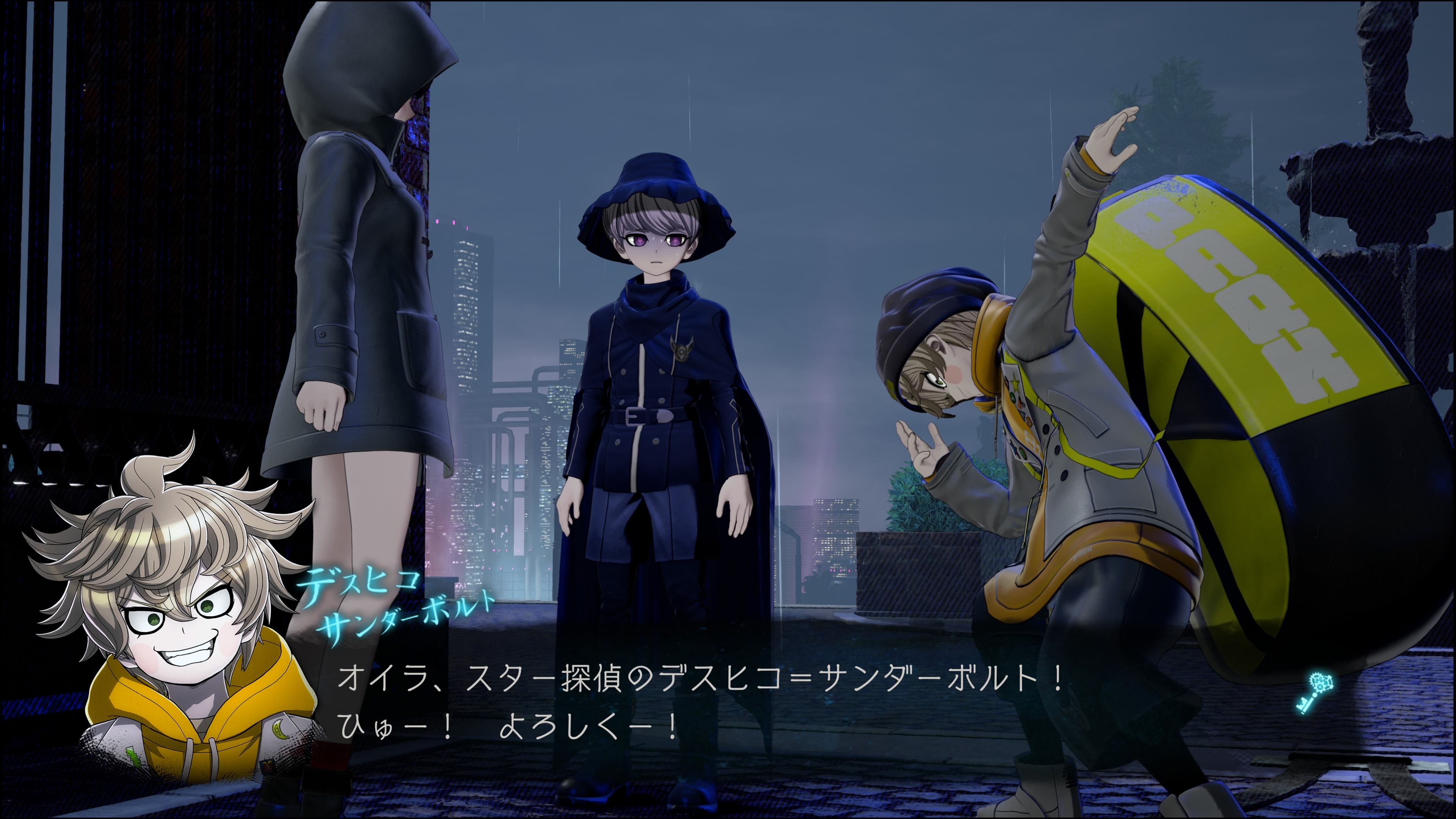Click the glowing key dialogue-advance icon
The height and width of the screenshot is (819, 1456).
click(1314, 693)
